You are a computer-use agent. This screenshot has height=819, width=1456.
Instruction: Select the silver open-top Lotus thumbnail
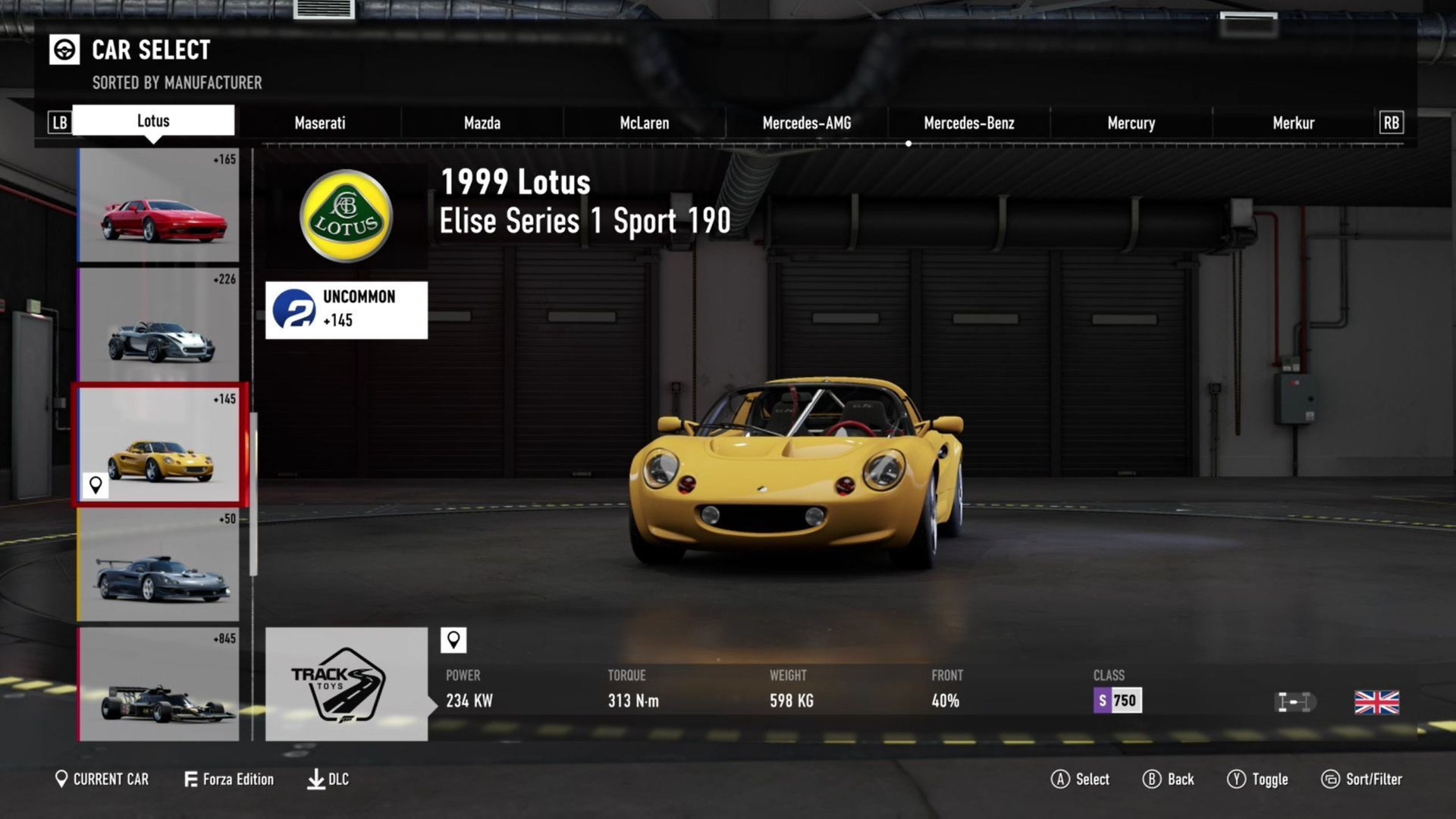[158, 325]
